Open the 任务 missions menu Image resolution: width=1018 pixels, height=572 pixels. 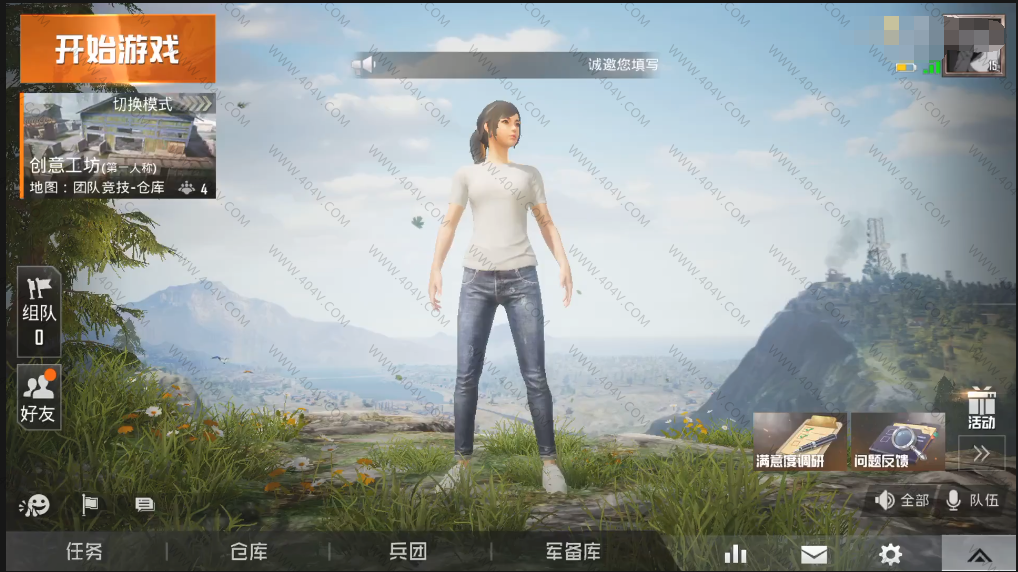[84, 552]
